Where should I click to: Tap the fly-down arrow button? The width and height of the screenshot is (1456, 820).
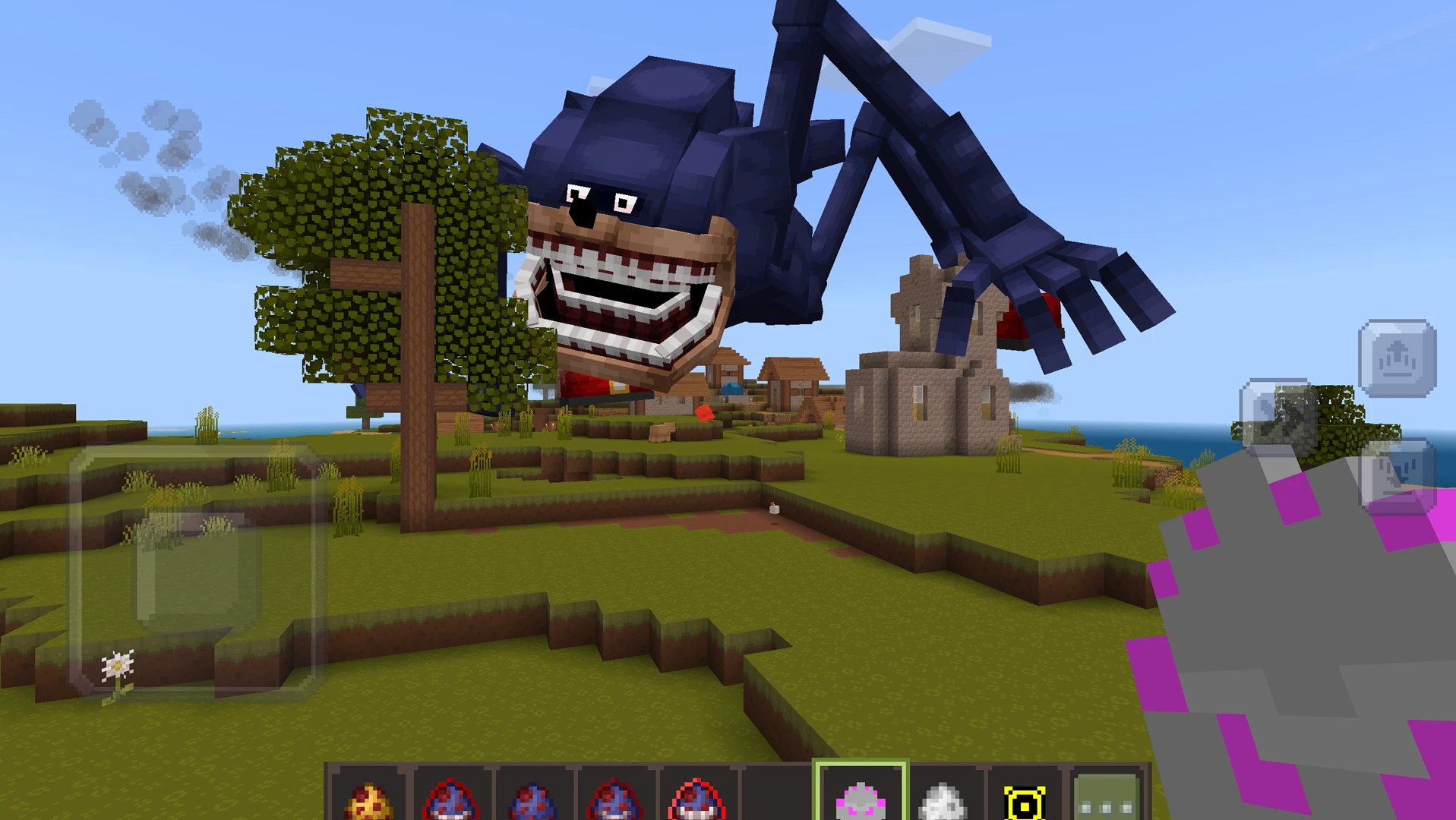[x=1397, y=475]
